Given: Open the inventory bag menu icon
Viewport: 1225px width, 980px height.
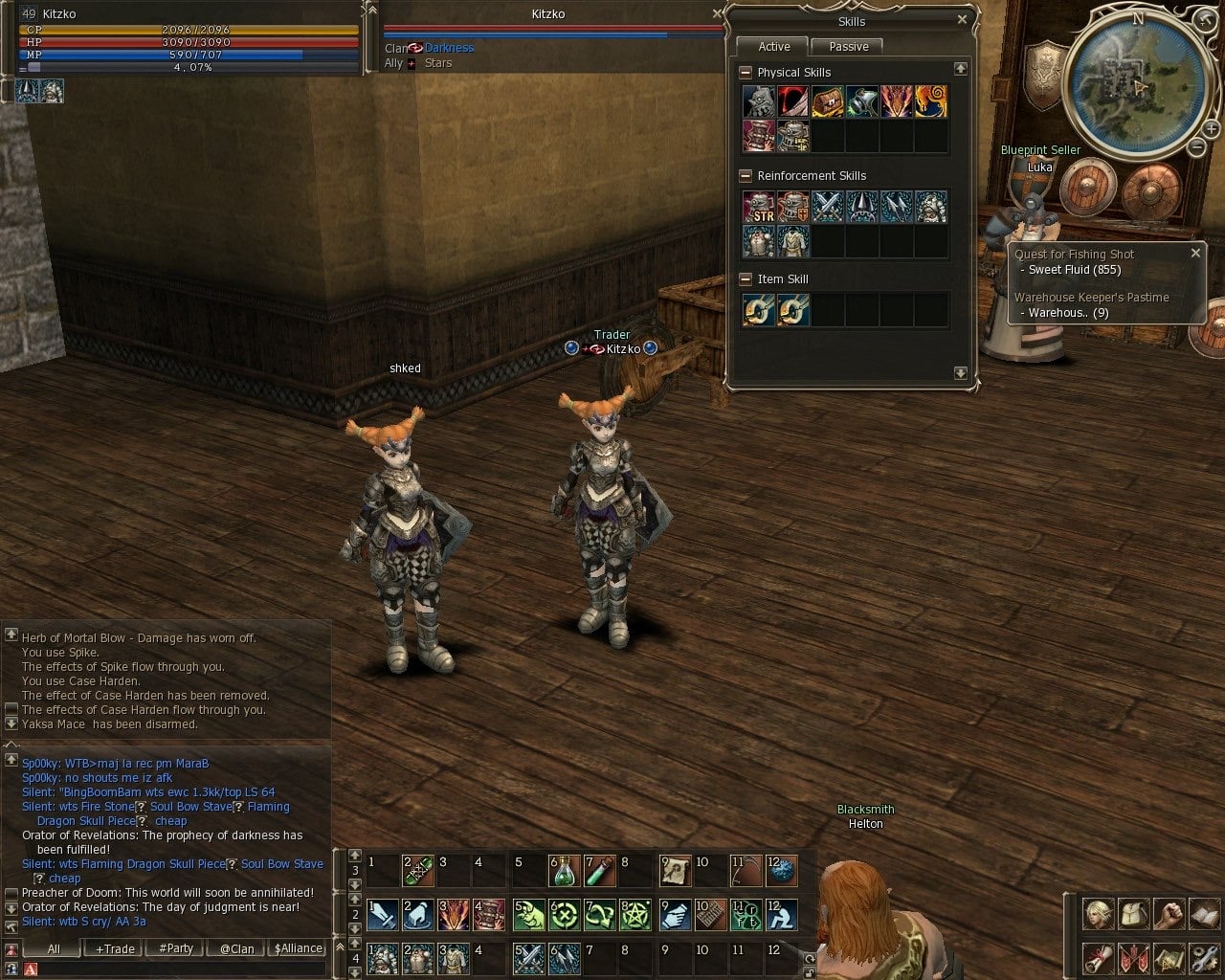Looking at the screenshot, I should pyautogui.click(x=1132, y=914).
